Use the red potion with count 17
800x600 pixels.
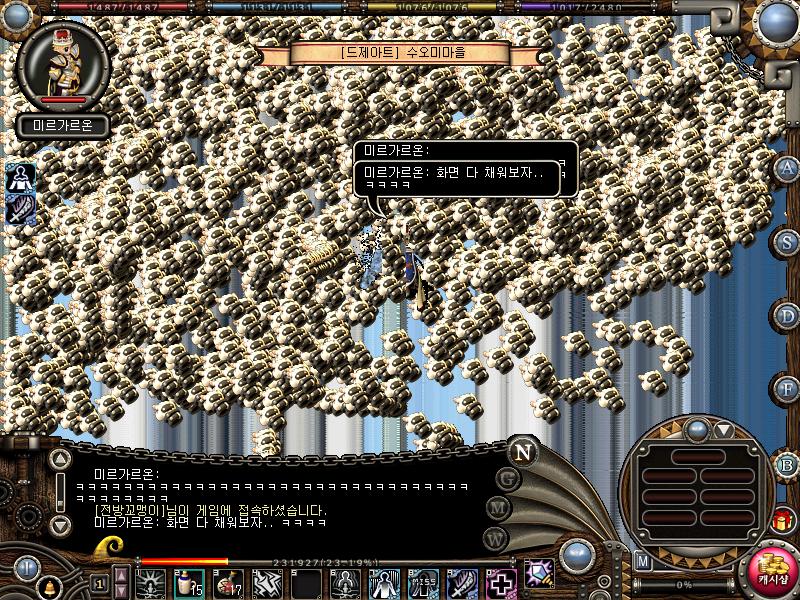[x=228, y=582]
